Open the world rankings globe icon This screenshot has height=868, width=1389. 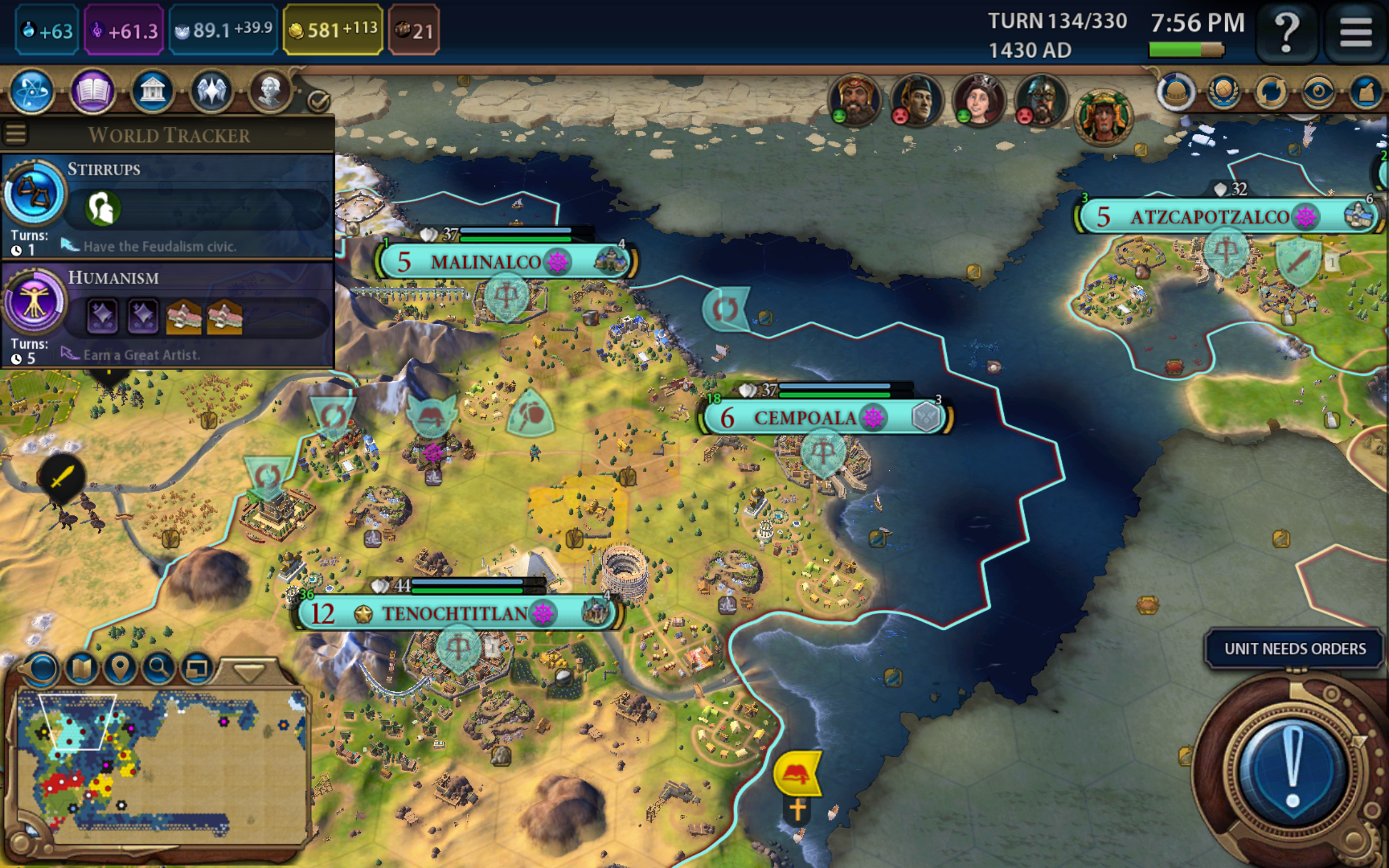pos(1223,91)
